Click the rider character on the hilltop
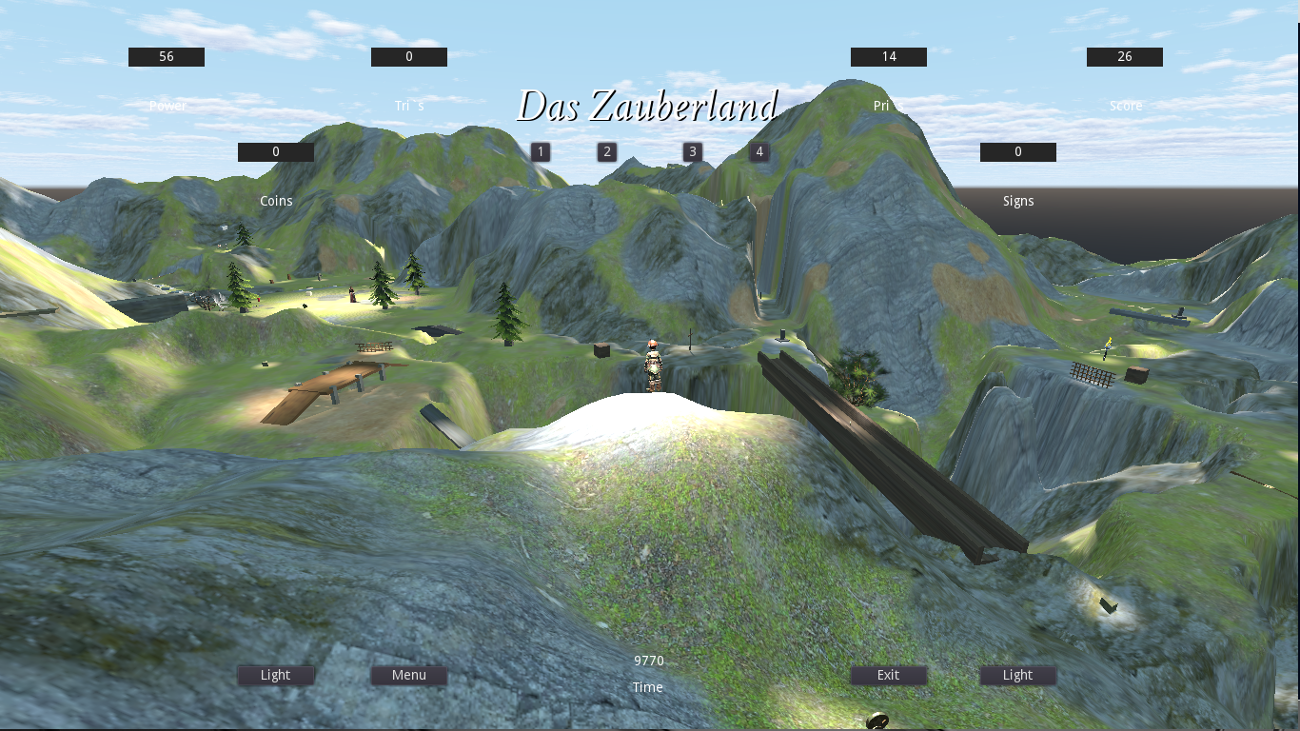Viewport: 1300px width, 731px height. 651,365
